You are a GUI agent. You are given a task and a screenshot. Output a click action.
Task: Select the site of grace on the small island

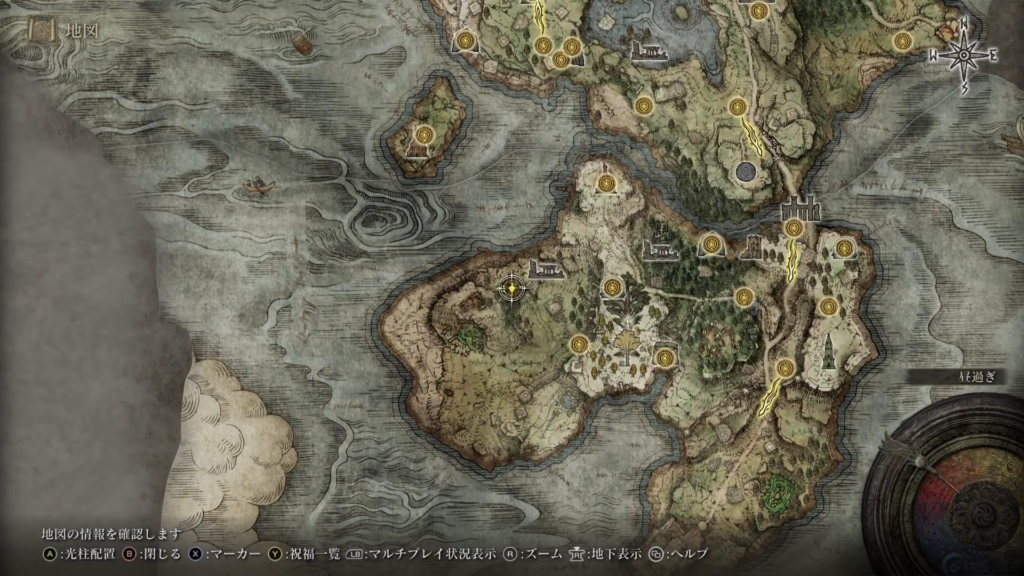(x=424, y=135)
